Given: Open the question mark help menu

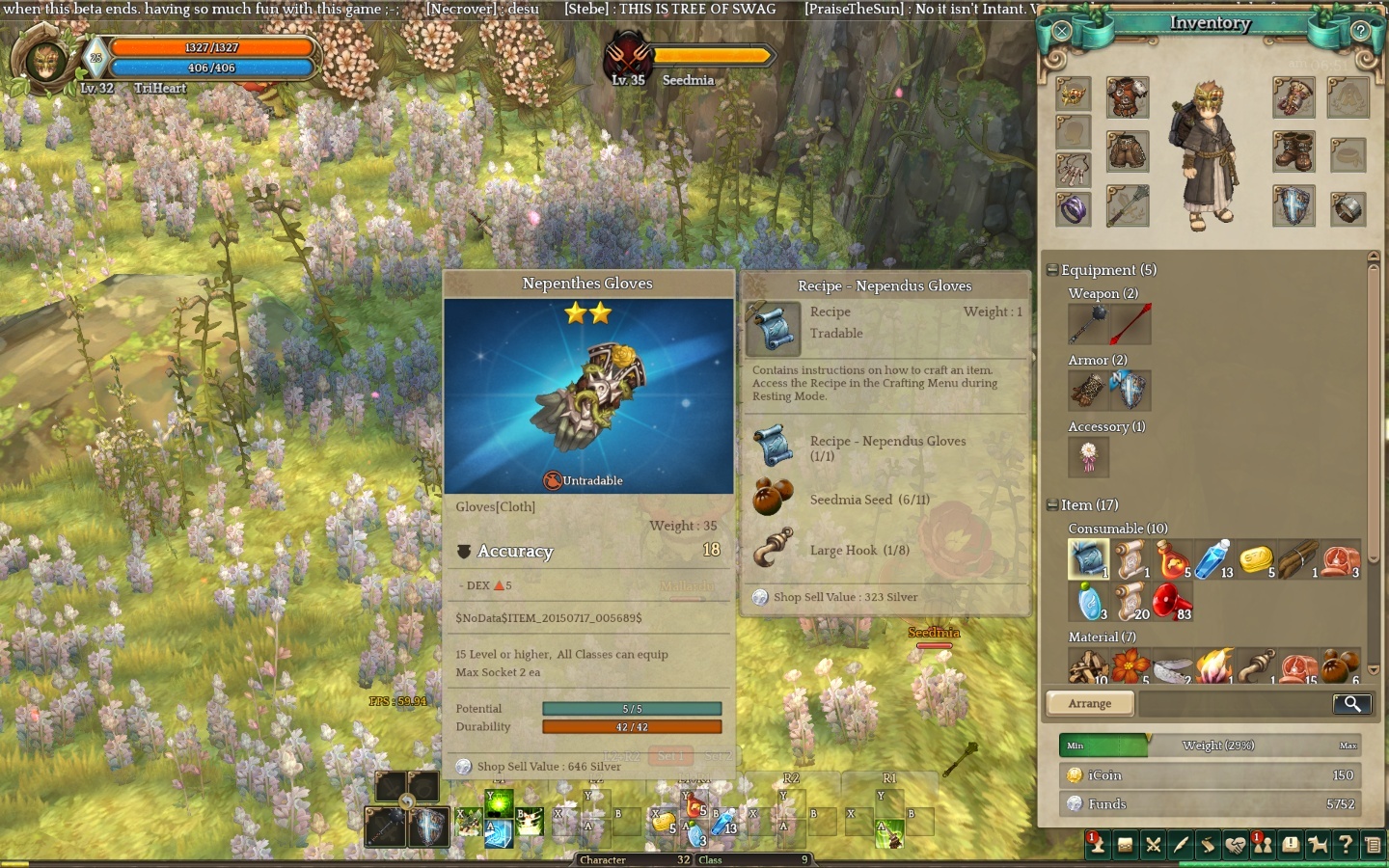Looking at the screenshot, I should [x=1346, y=846].
